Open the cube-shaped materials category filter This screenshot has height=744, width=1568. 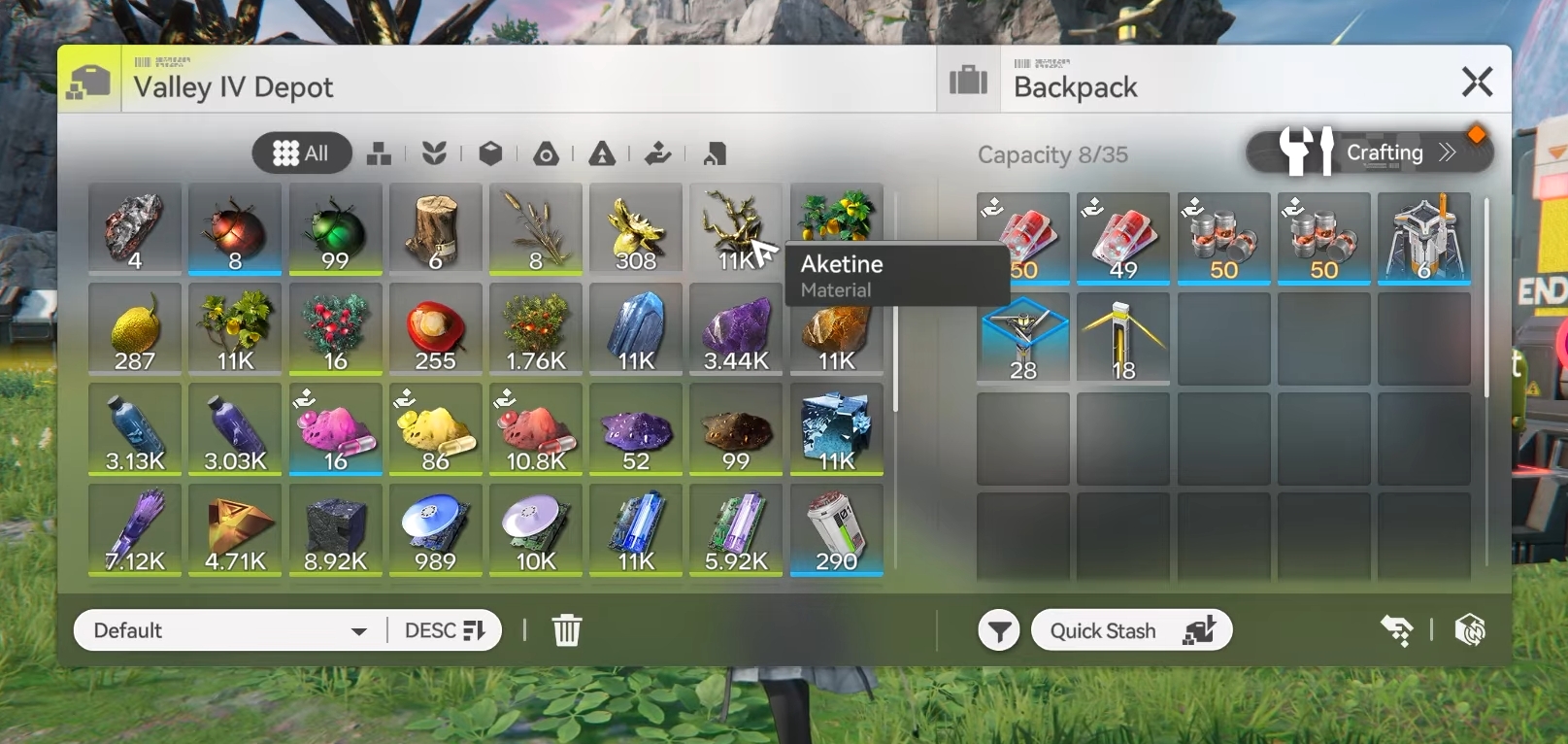coord(490,152)
